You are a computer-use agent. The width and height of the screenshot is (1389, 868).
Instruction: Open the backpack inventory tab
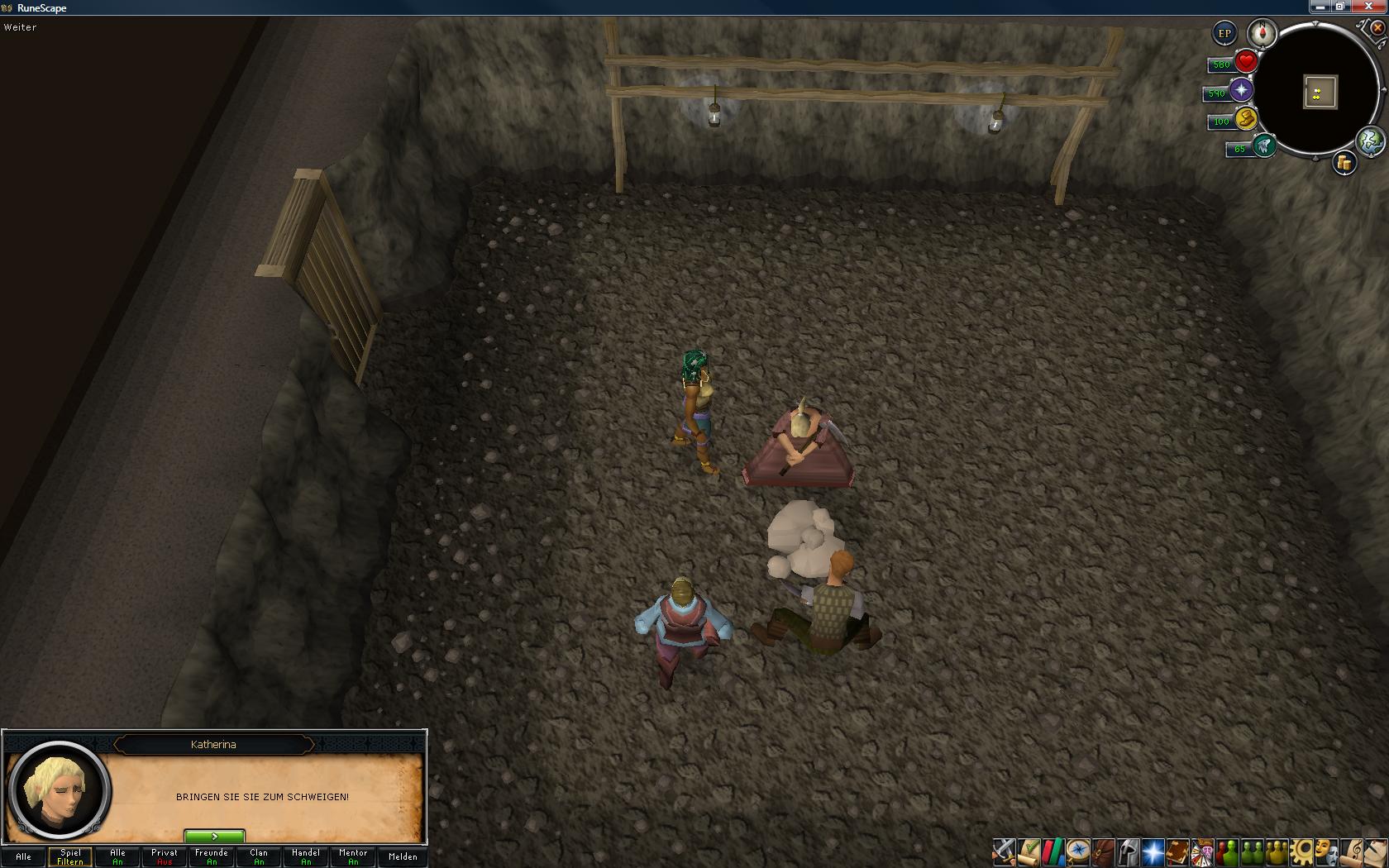pos(1103,851)
